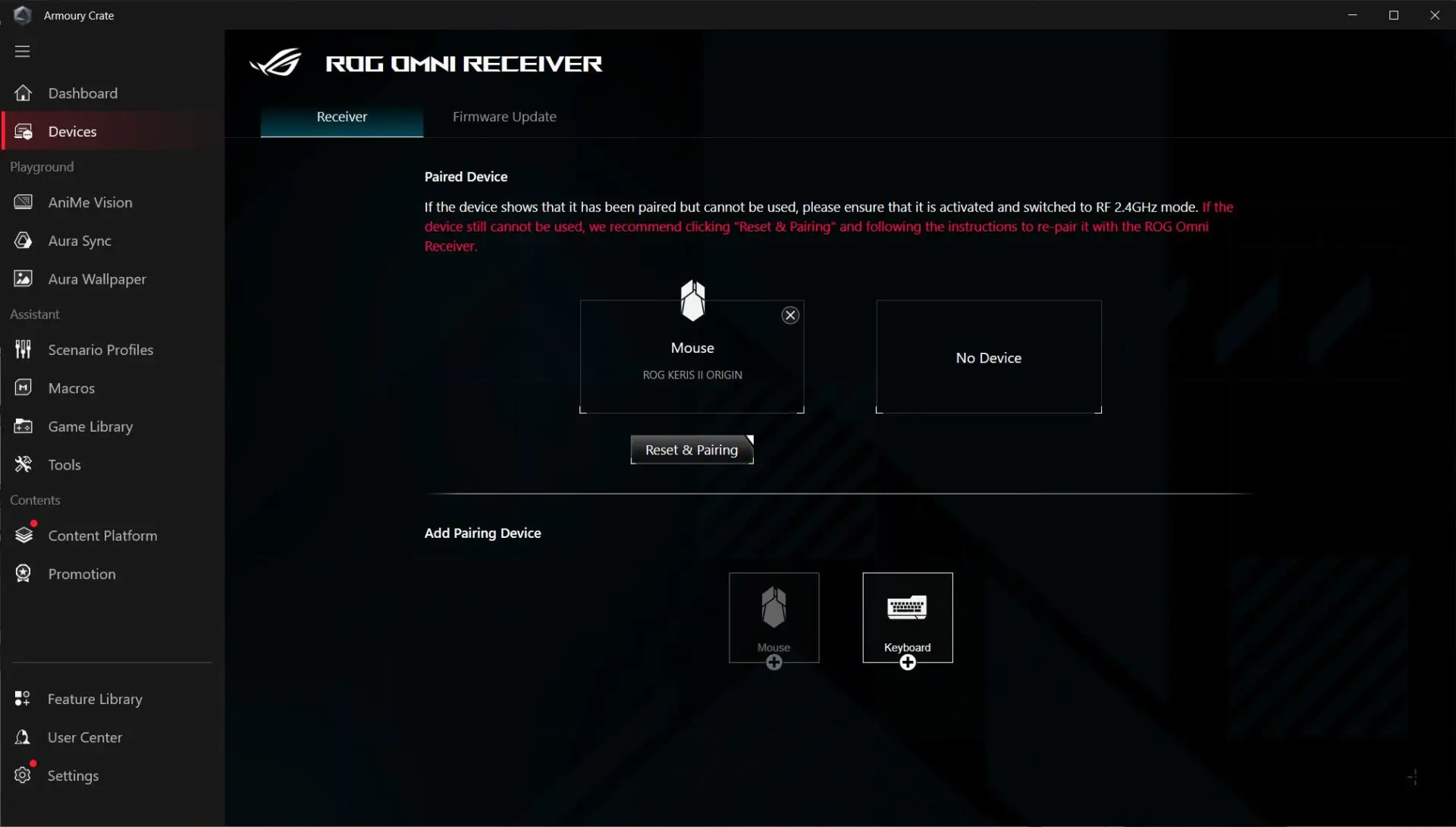Screen dimensions: 1456x827
Task: Open the Game Library
Action: pos(90,426)
